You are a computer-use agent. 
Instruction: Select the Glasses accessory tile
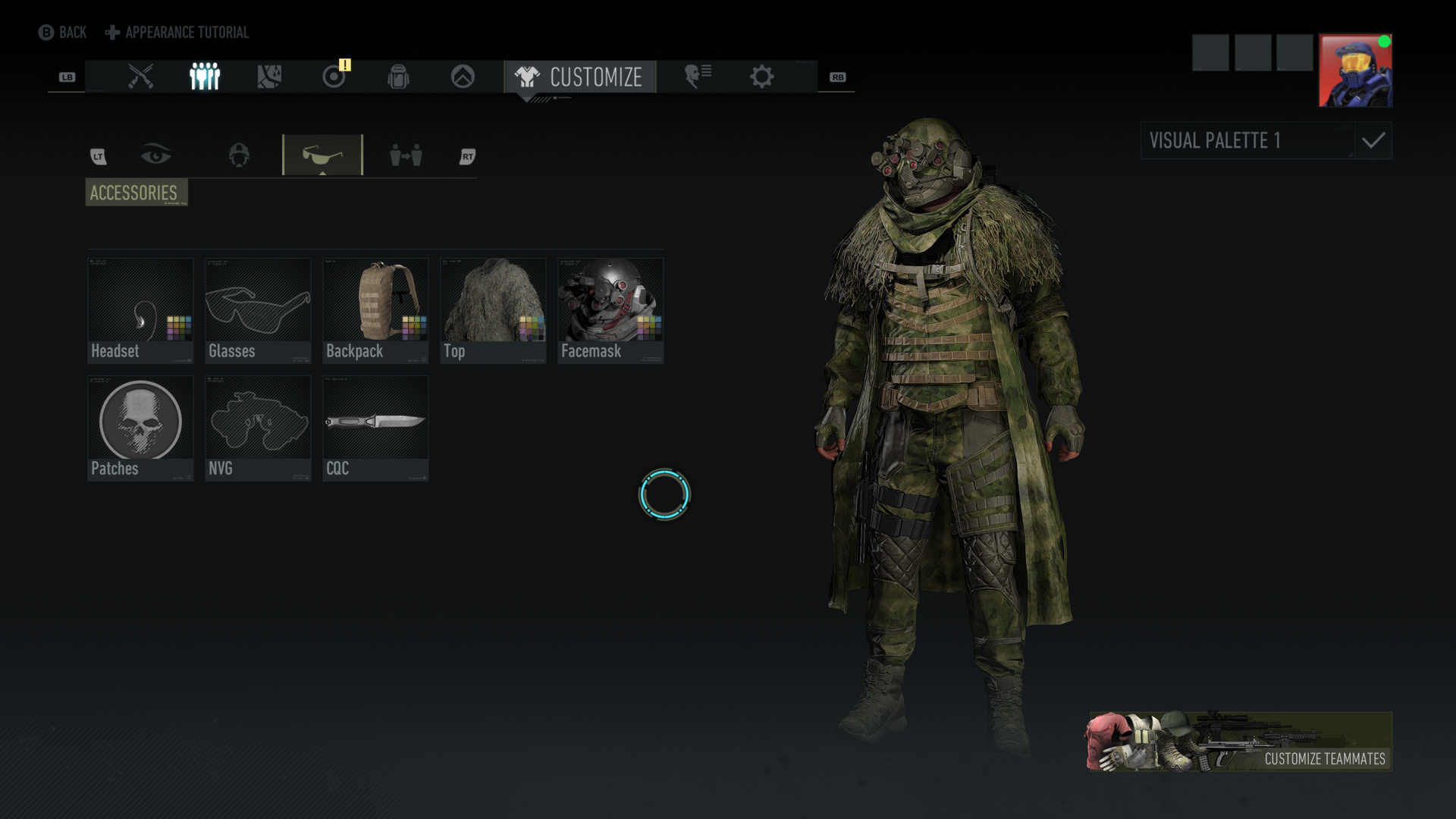tap(258, 310)
